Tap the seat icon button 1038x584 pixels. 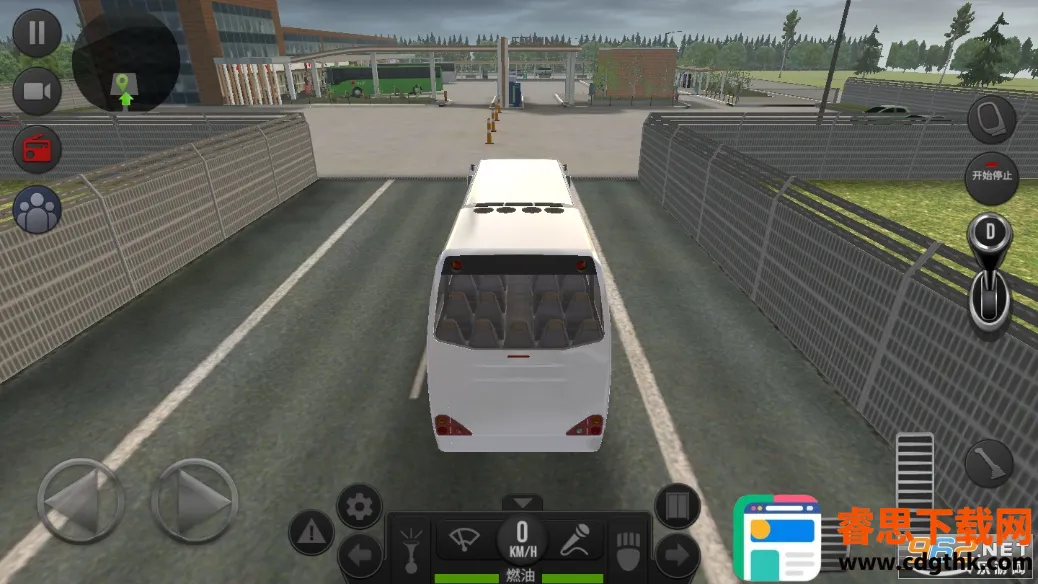tap(991, 120)
